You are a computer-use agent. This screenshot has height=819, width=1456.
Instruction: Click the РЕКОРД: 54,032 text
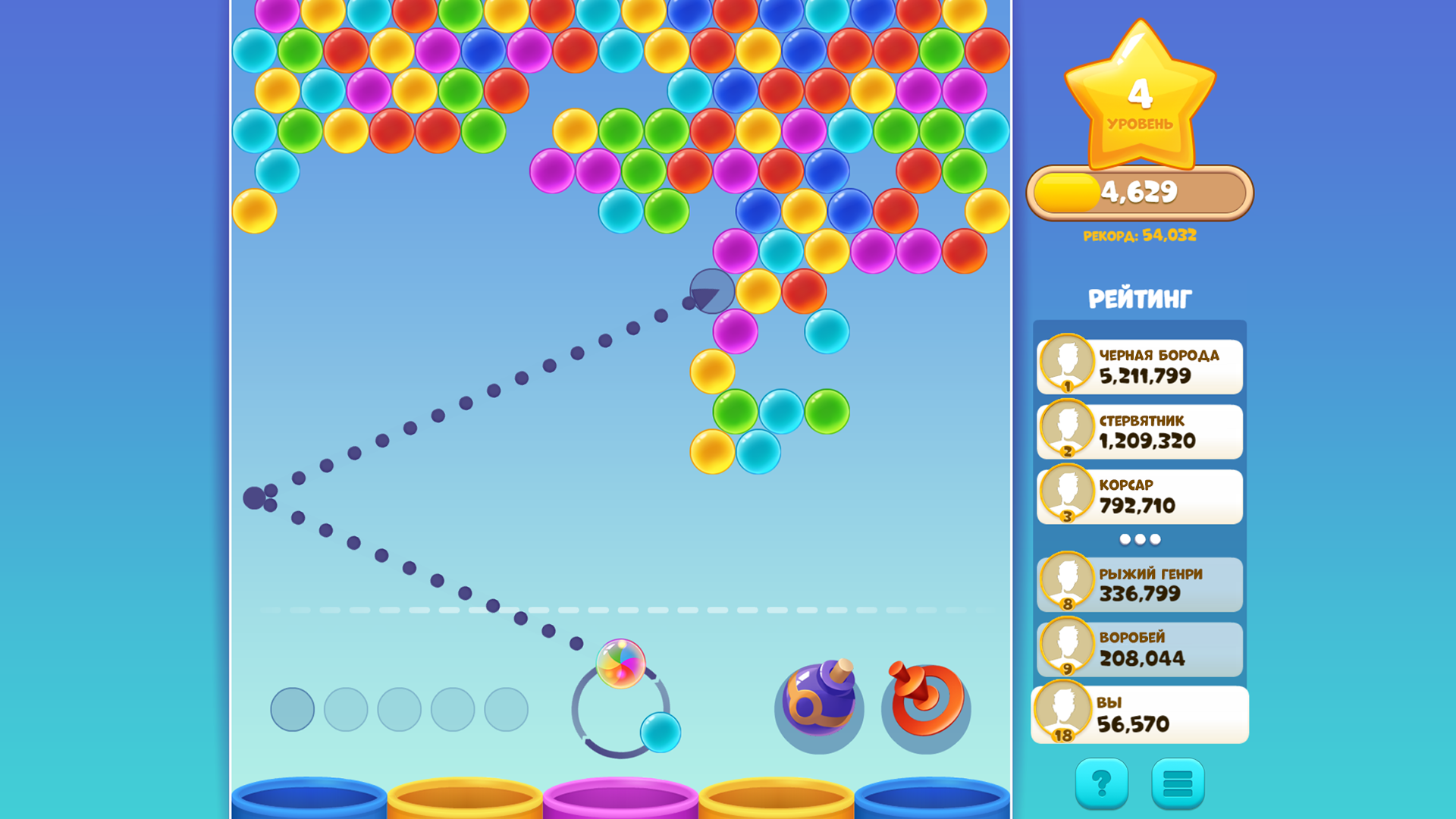(x=1138, y=236)
